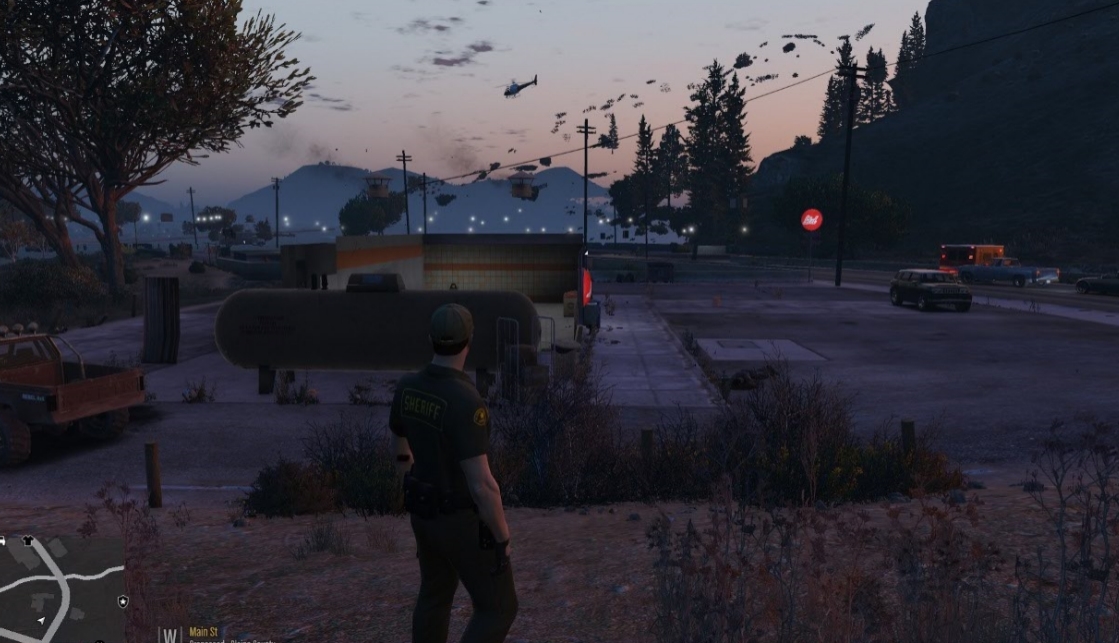Click the police station shield marker
The height and width of the screenshot is (643, 1119).
(123, 601)
